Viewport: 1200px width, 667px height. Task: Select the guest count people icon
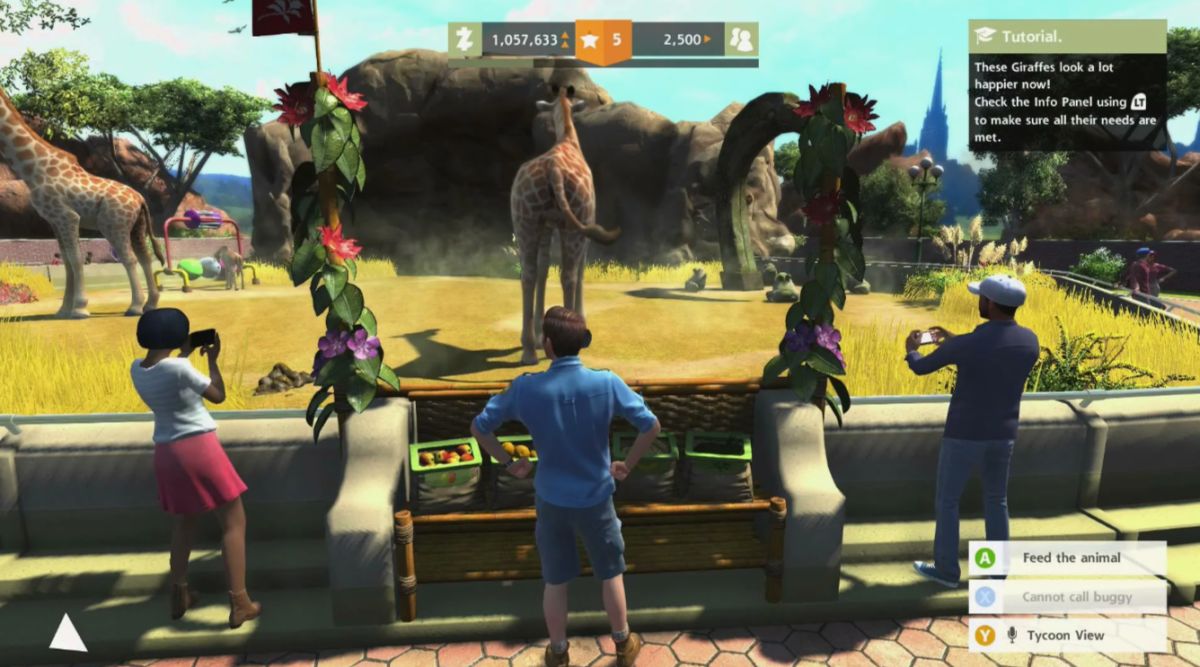click(741, 40)
